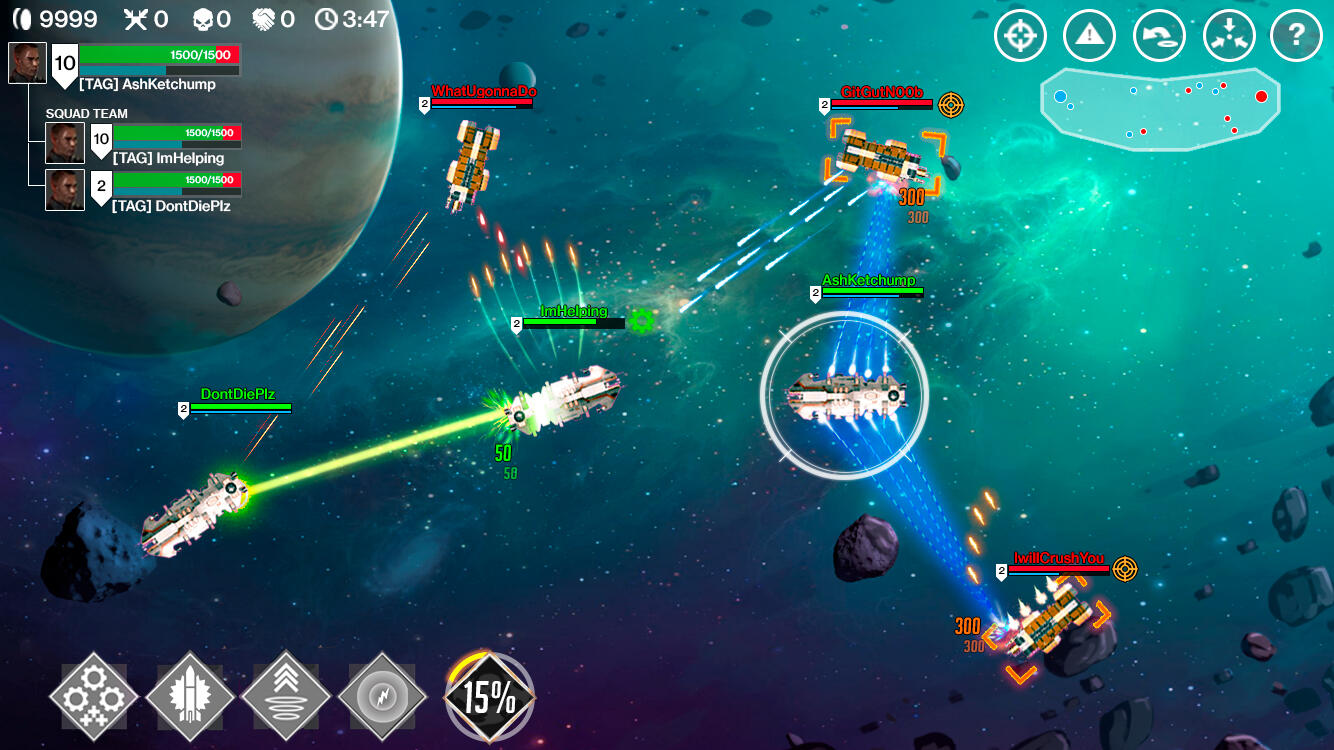Activate the three-gears repair ability
This screenshot has height=750, width=1334.
coord(93,695)
